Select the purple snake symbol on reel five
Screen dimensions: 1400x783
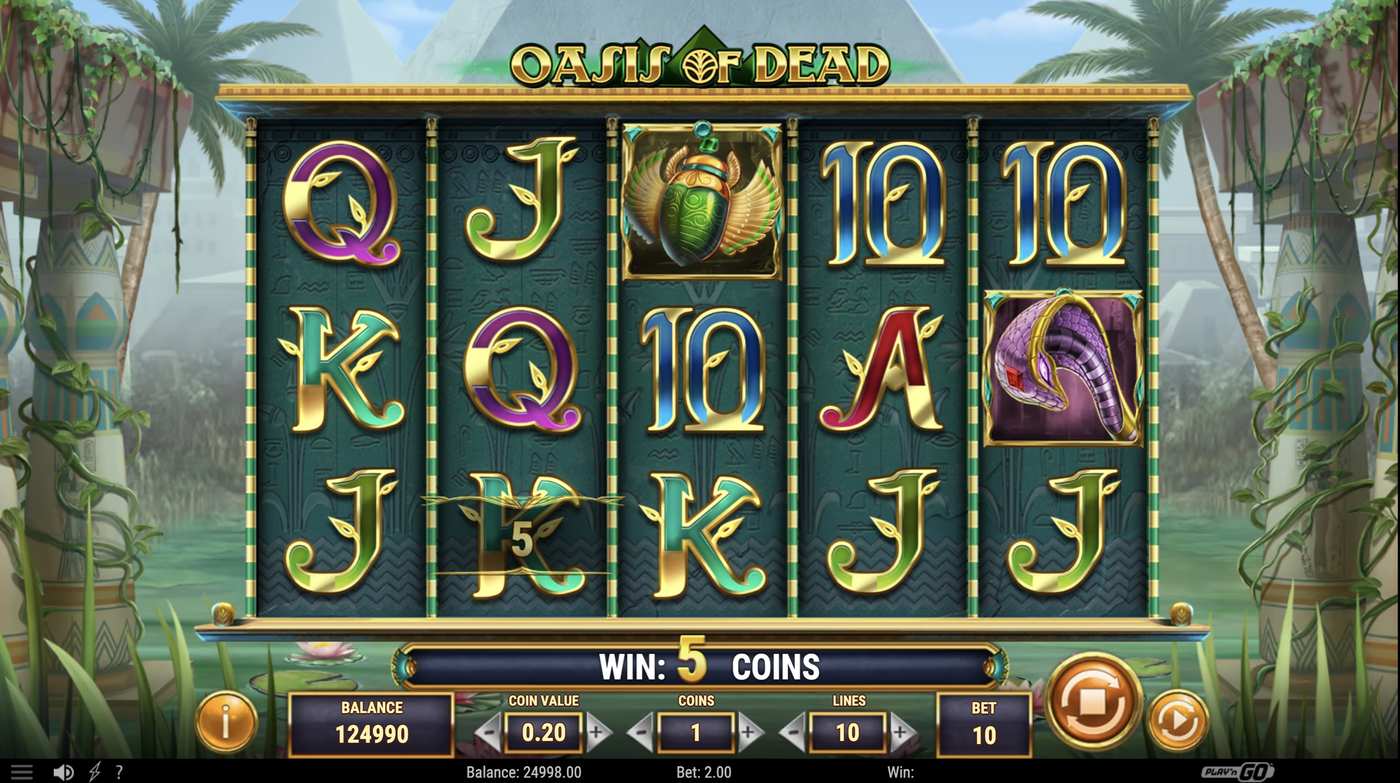1065,367
